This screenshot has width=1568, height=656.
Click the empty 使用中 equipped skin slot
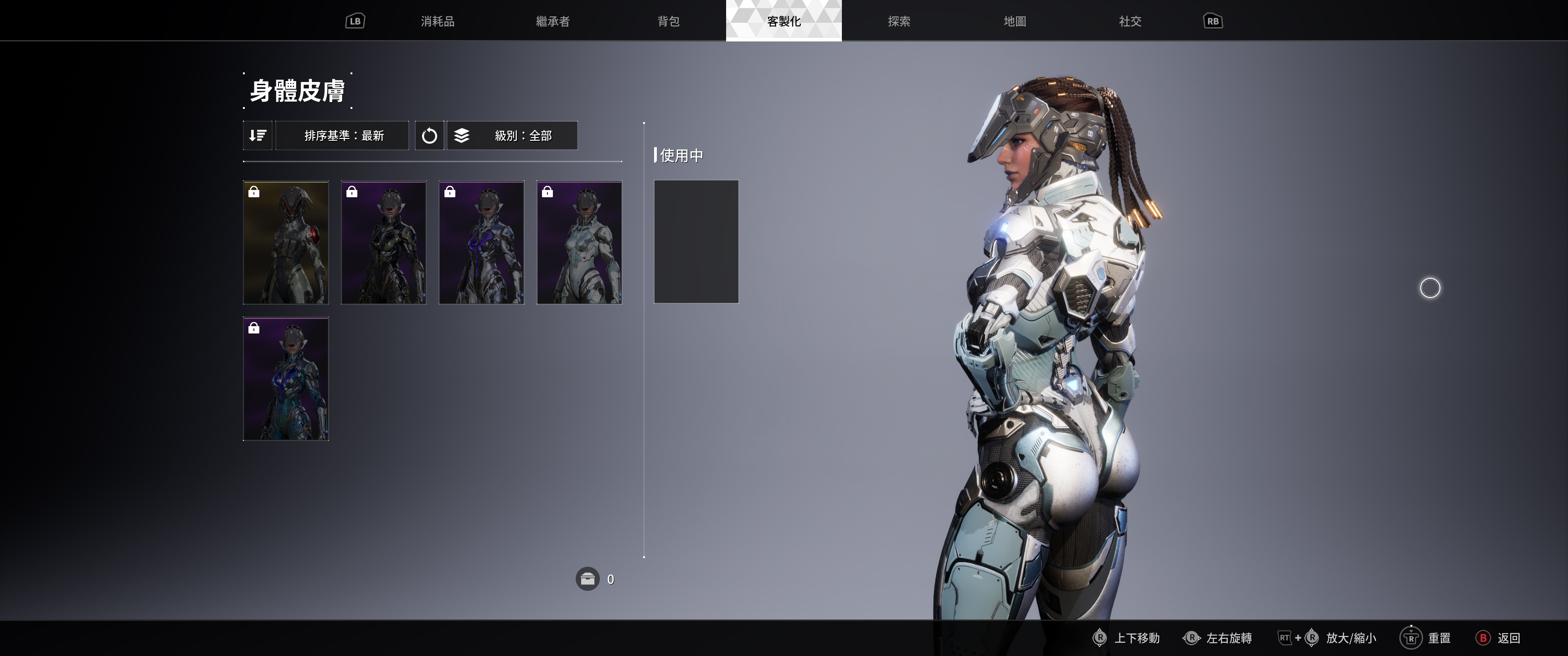pyautogui.click(x=696, y=241)
